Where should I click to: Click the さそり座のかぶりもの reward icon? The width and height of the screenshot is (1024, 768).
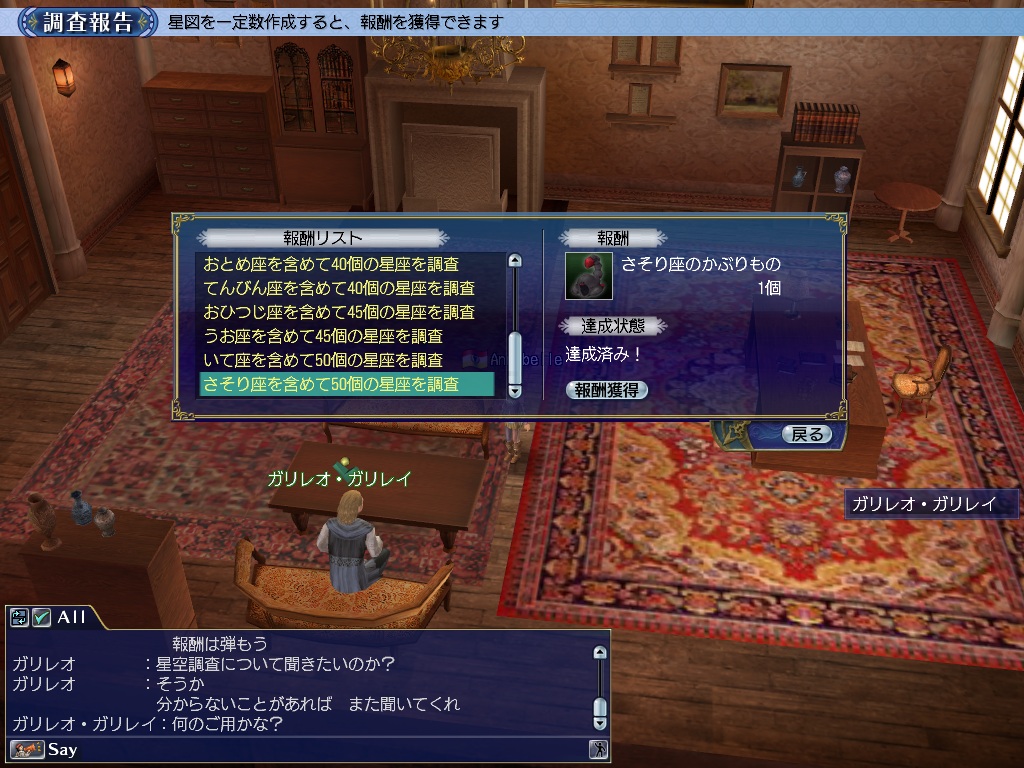click(x=589, y=276)
